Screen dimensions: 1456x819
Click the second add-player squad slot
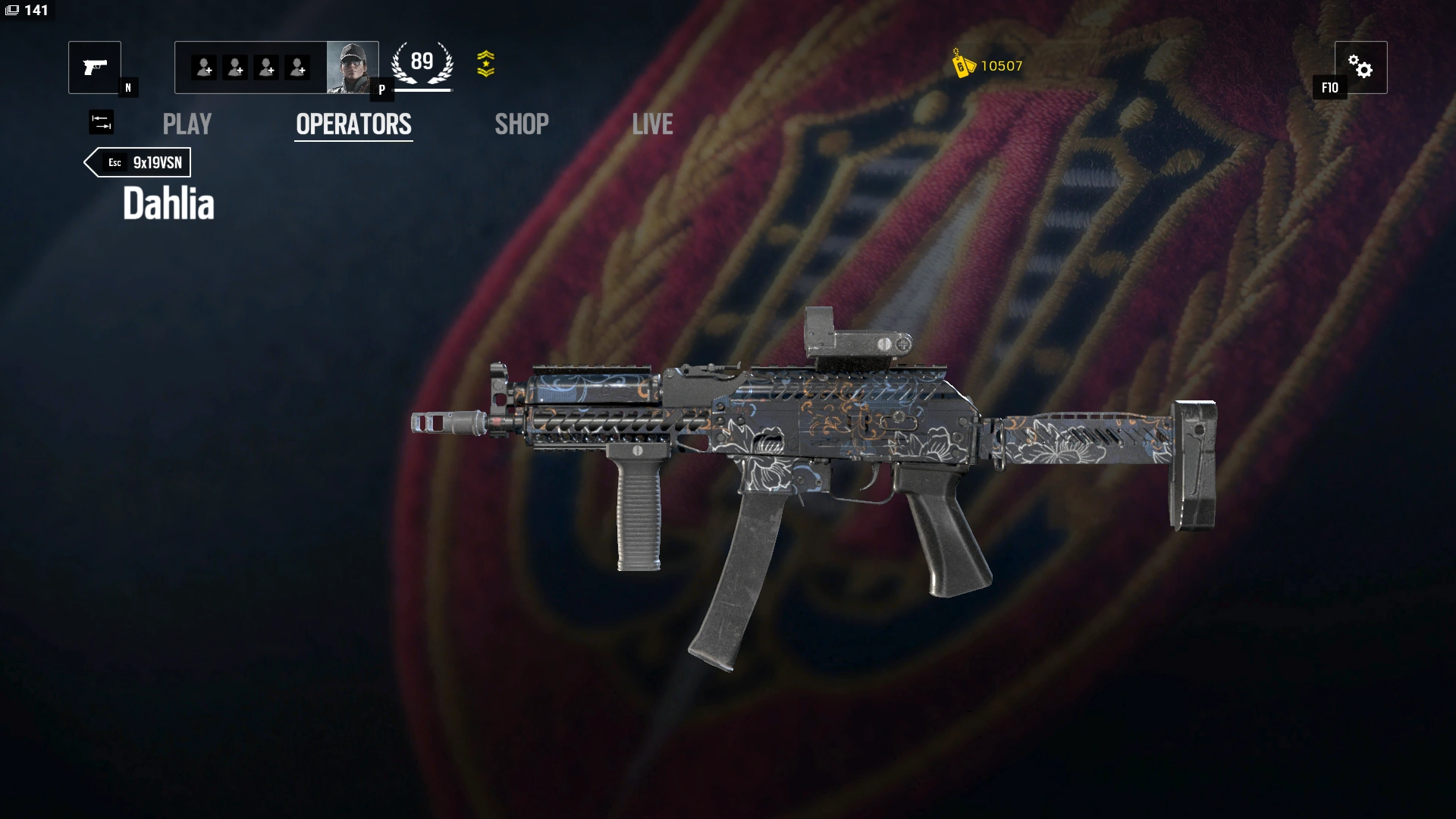[x=234, y=67]
